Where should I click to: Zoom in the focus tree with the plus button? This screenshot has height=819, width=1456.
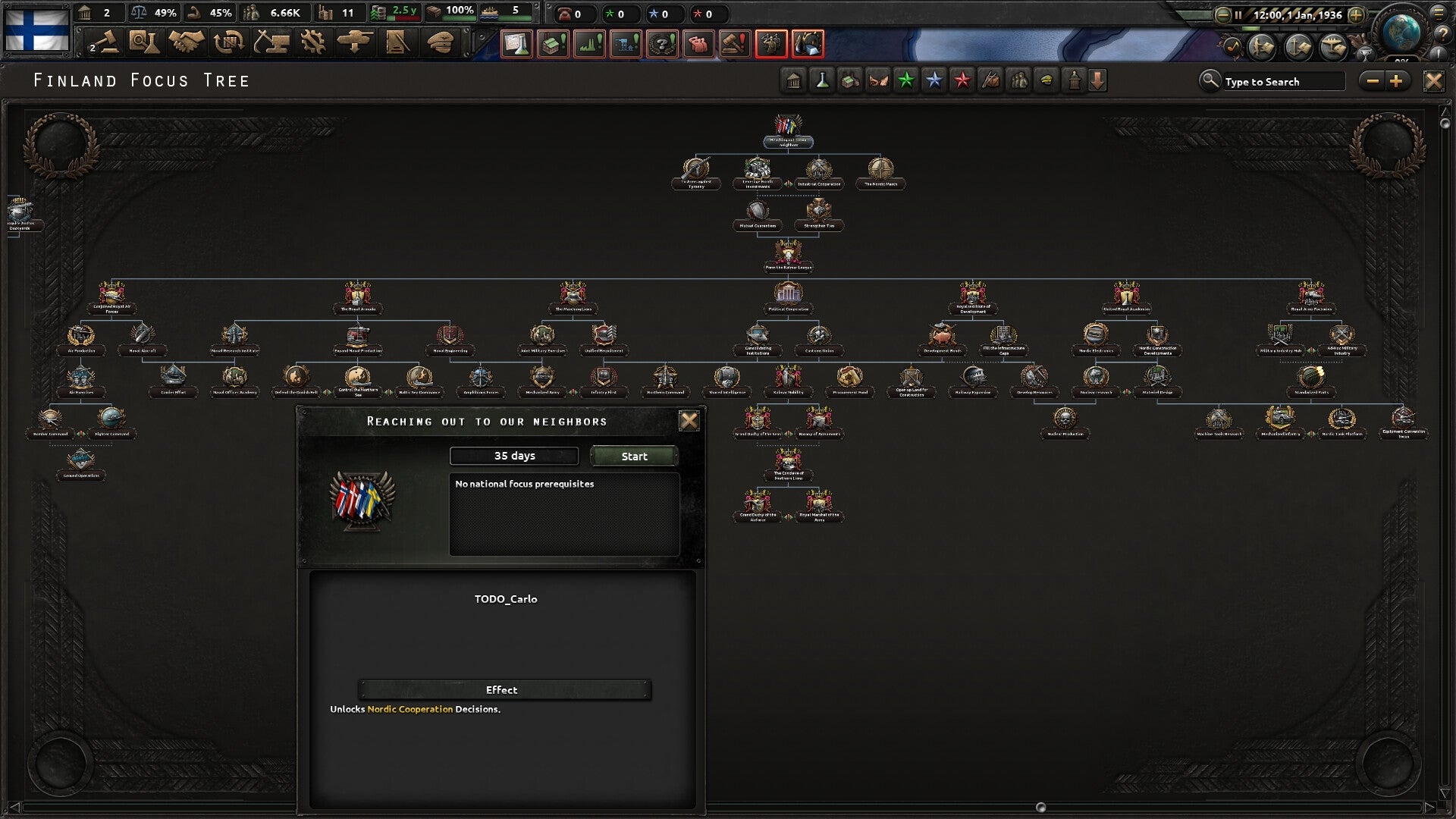click(1398, 80)
